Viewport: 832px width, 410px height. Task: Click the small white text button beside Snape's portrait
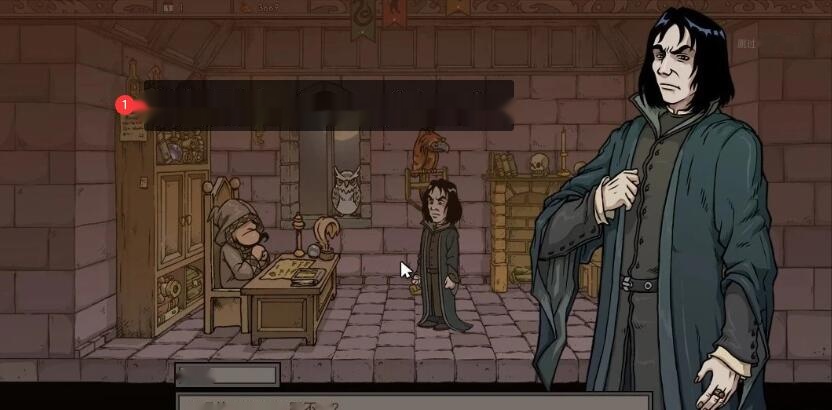click(x=748, y=43)
